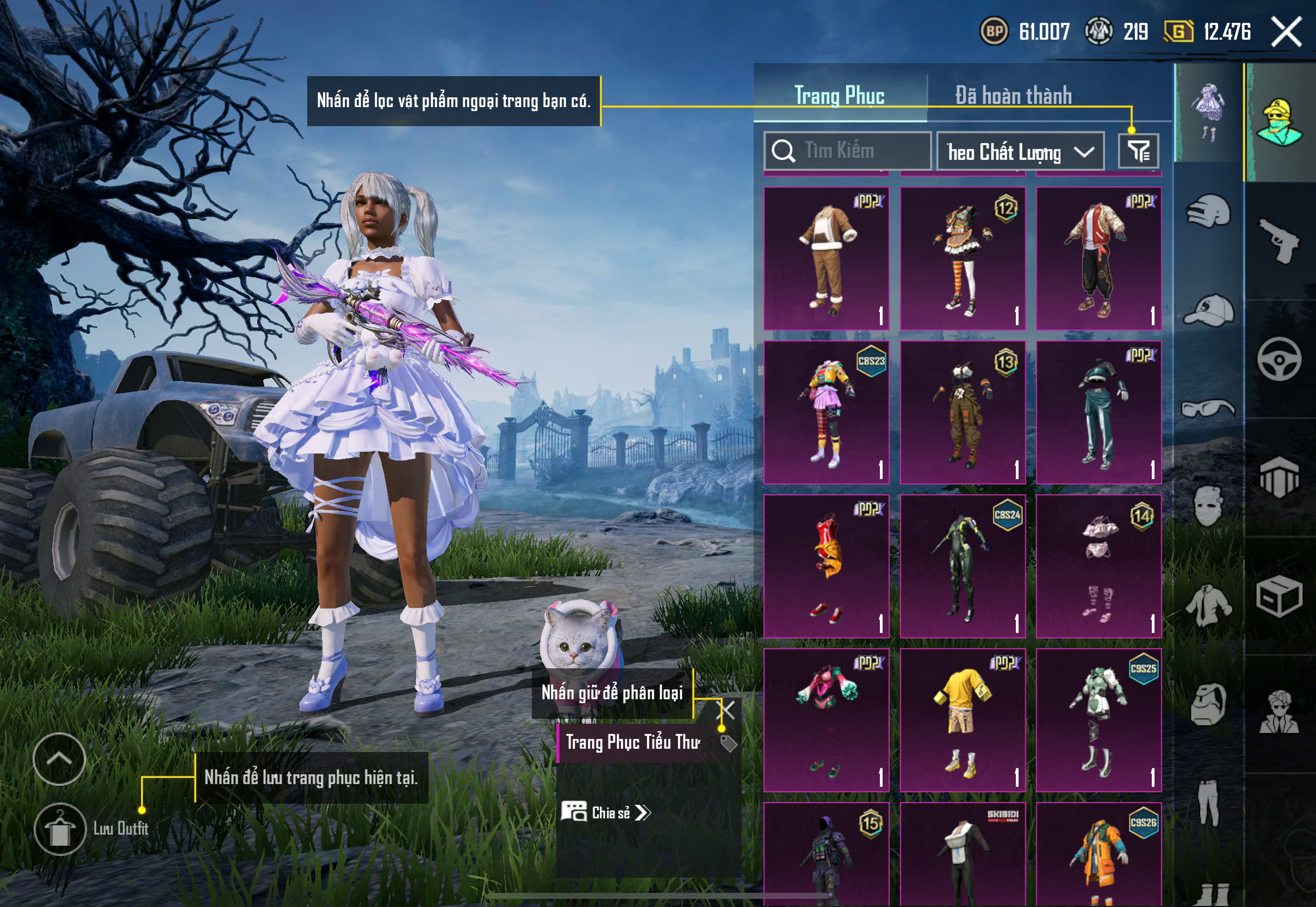Choose the C8S23 colorful pink-skirt outfit

826,413
